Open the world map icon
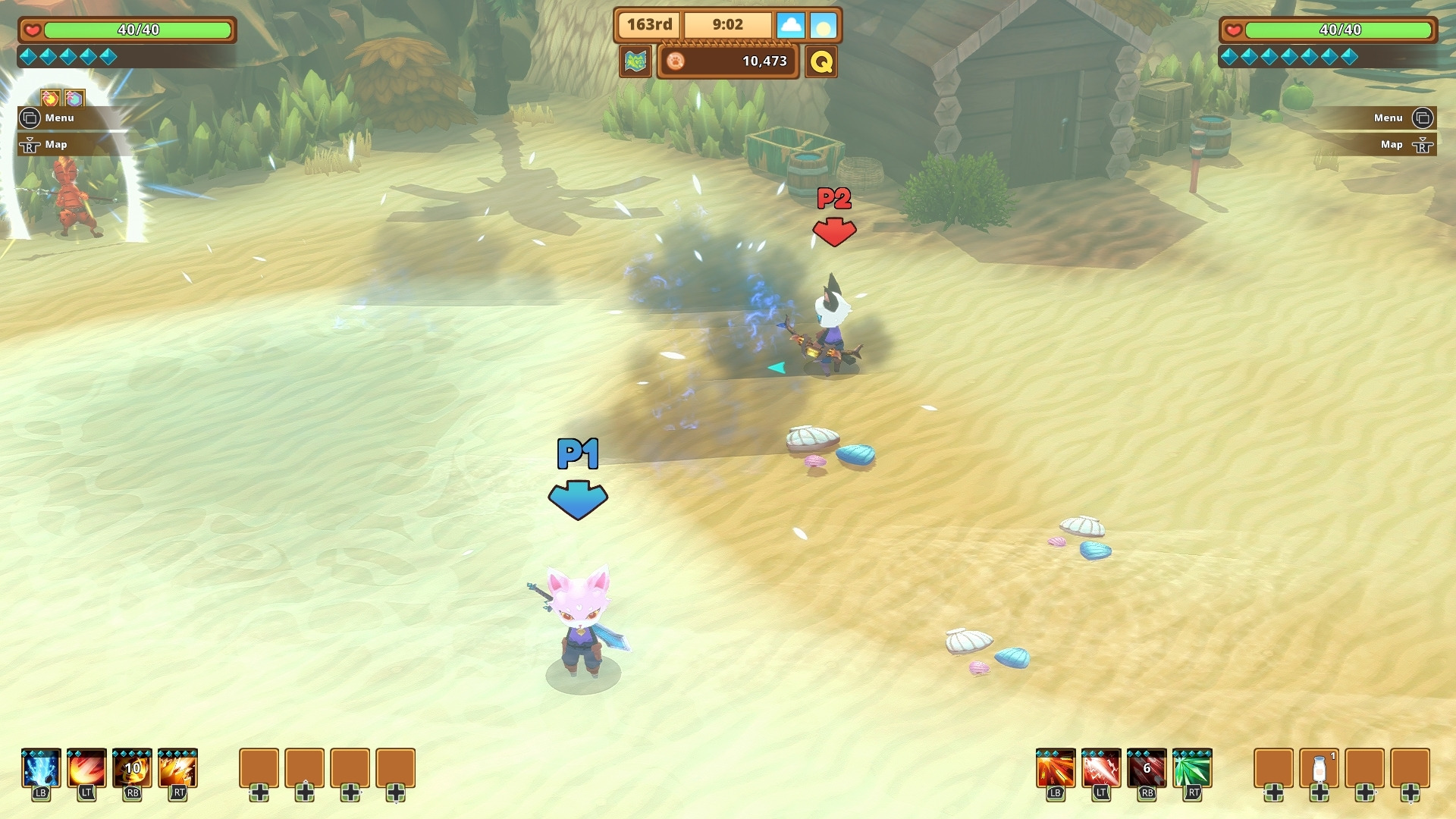1456x819 pixels. point(635,61)
